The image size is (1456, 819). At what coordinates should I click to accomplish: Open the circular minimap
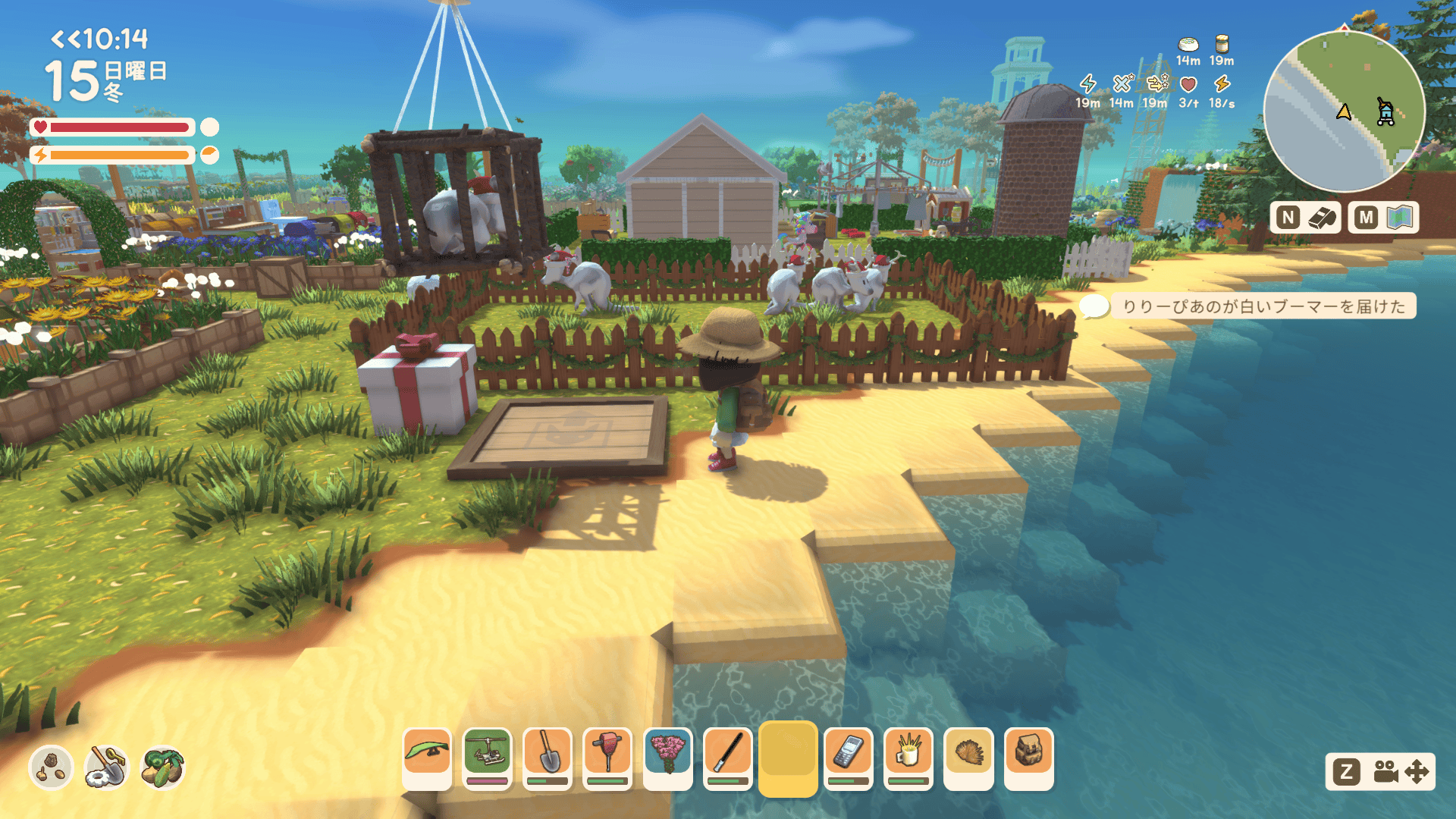pos(1344,111)
